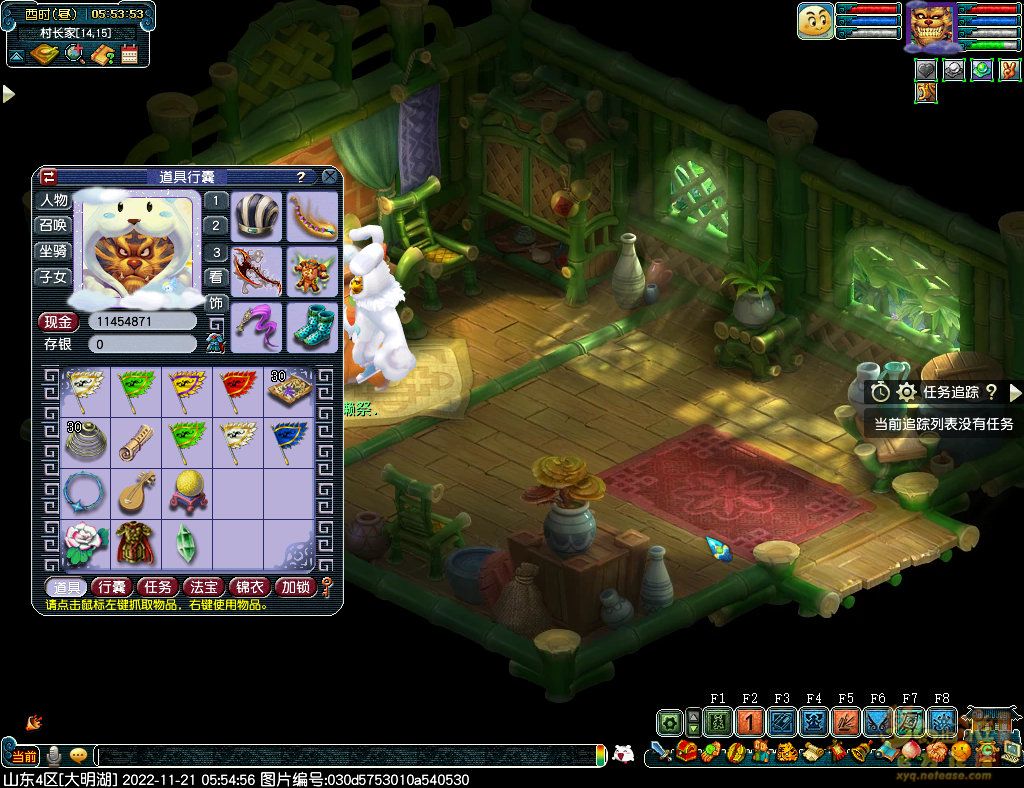Pick up the red flag item

point(237,388)
